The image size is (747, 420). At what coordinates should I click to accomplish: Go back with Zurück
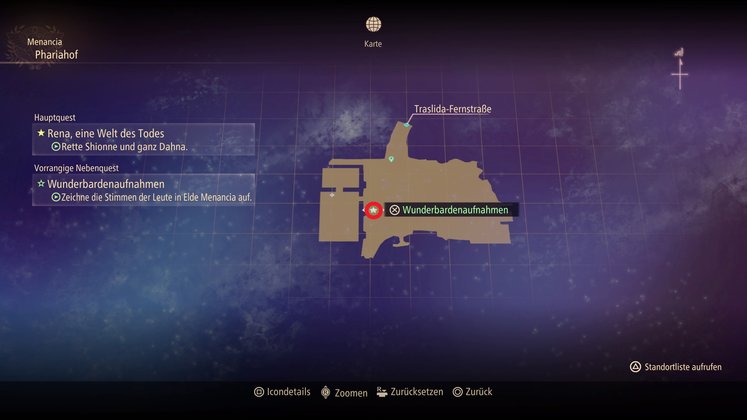coord(472,392)
